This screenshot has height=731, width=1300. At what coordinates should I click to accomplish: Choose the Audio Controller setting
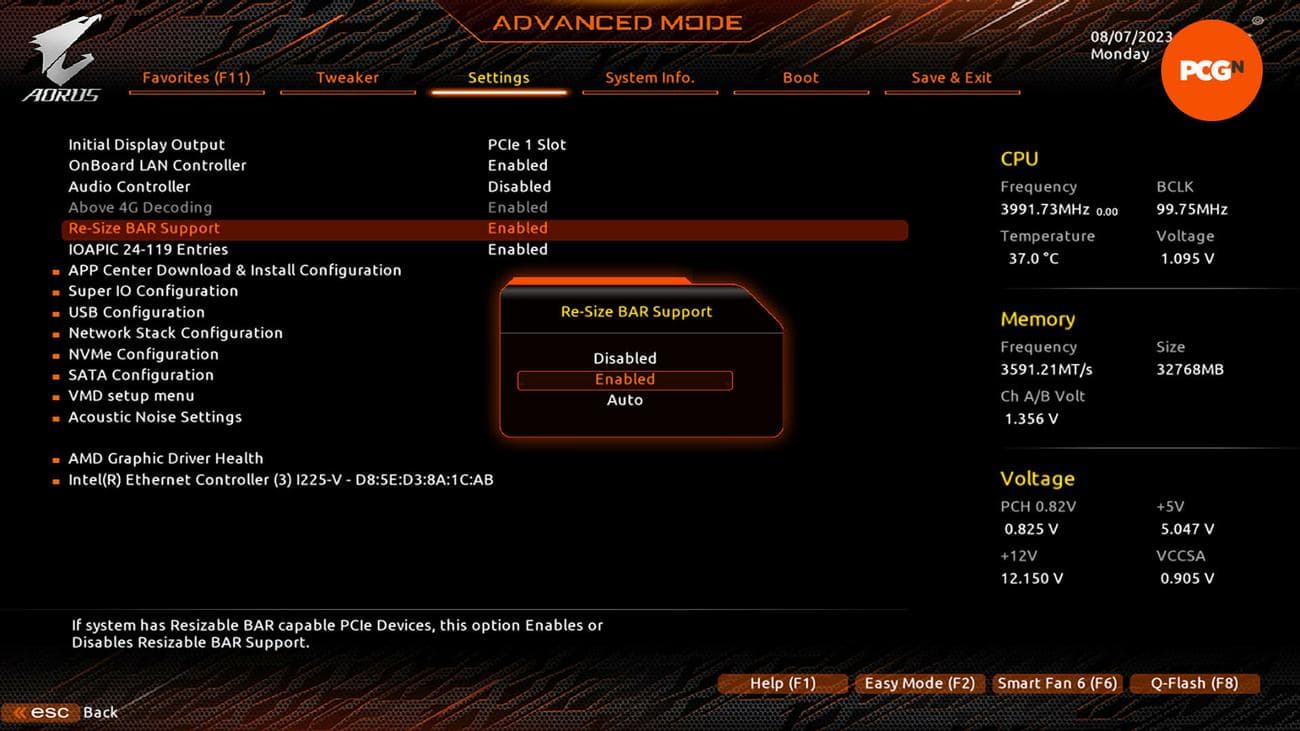[129, 187]
